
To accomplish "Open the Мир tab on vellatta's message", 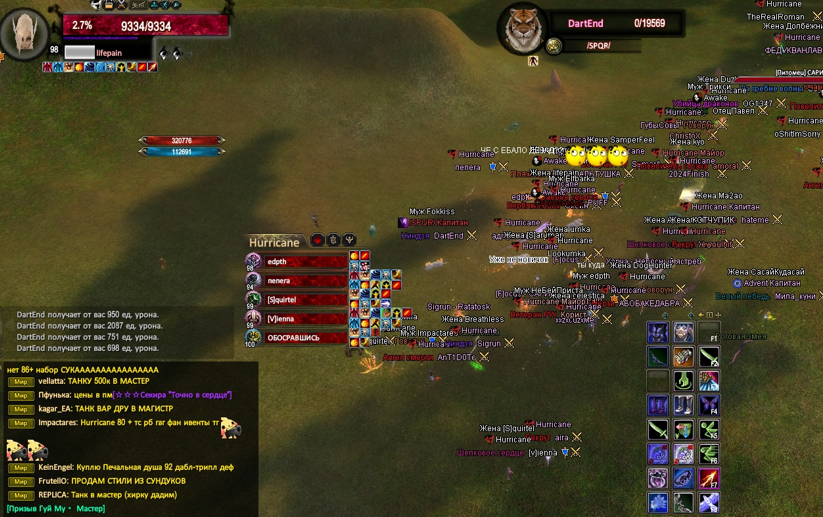I will (x=20, y=381).
